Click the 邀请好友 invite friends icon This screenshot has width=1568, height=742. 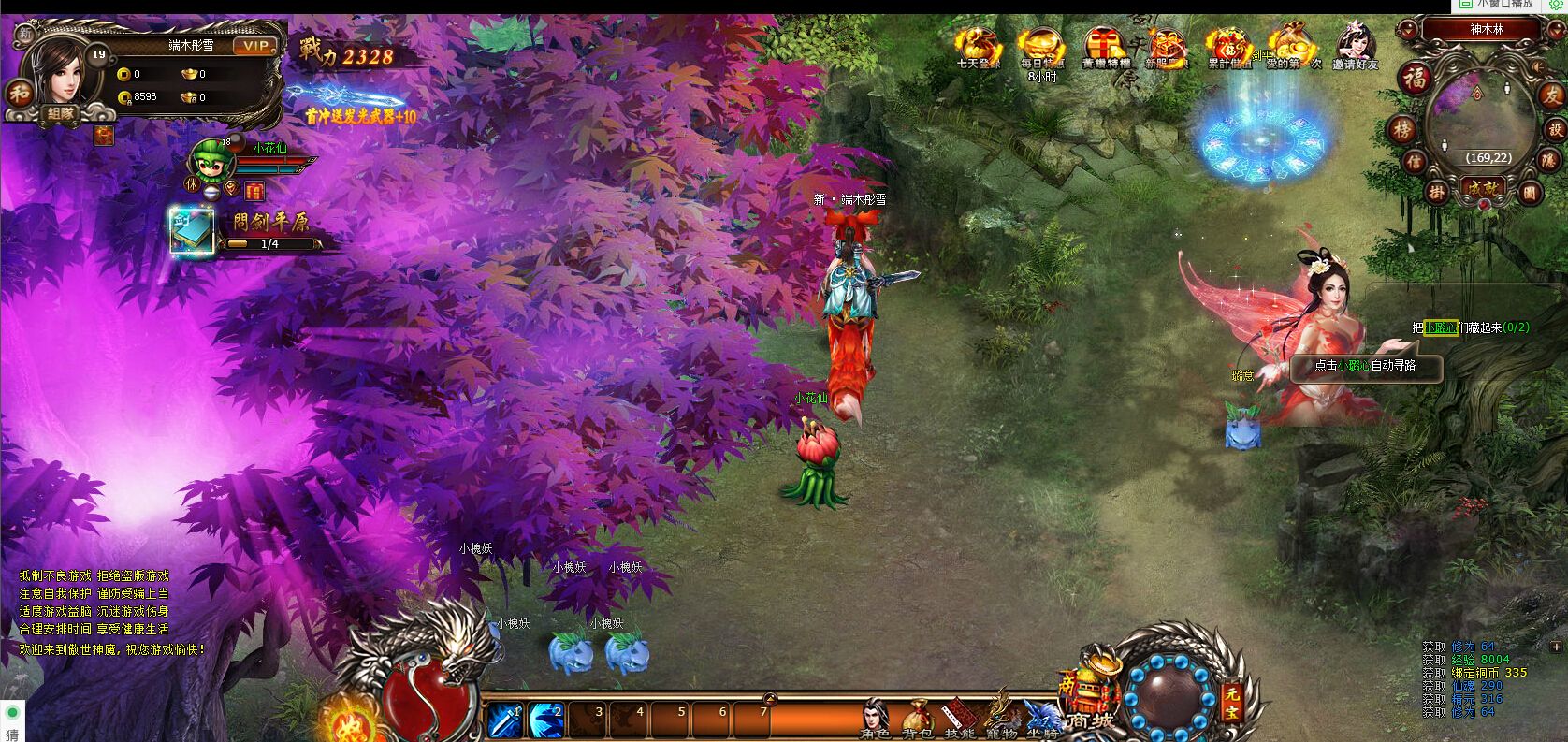pos(1356,46)
